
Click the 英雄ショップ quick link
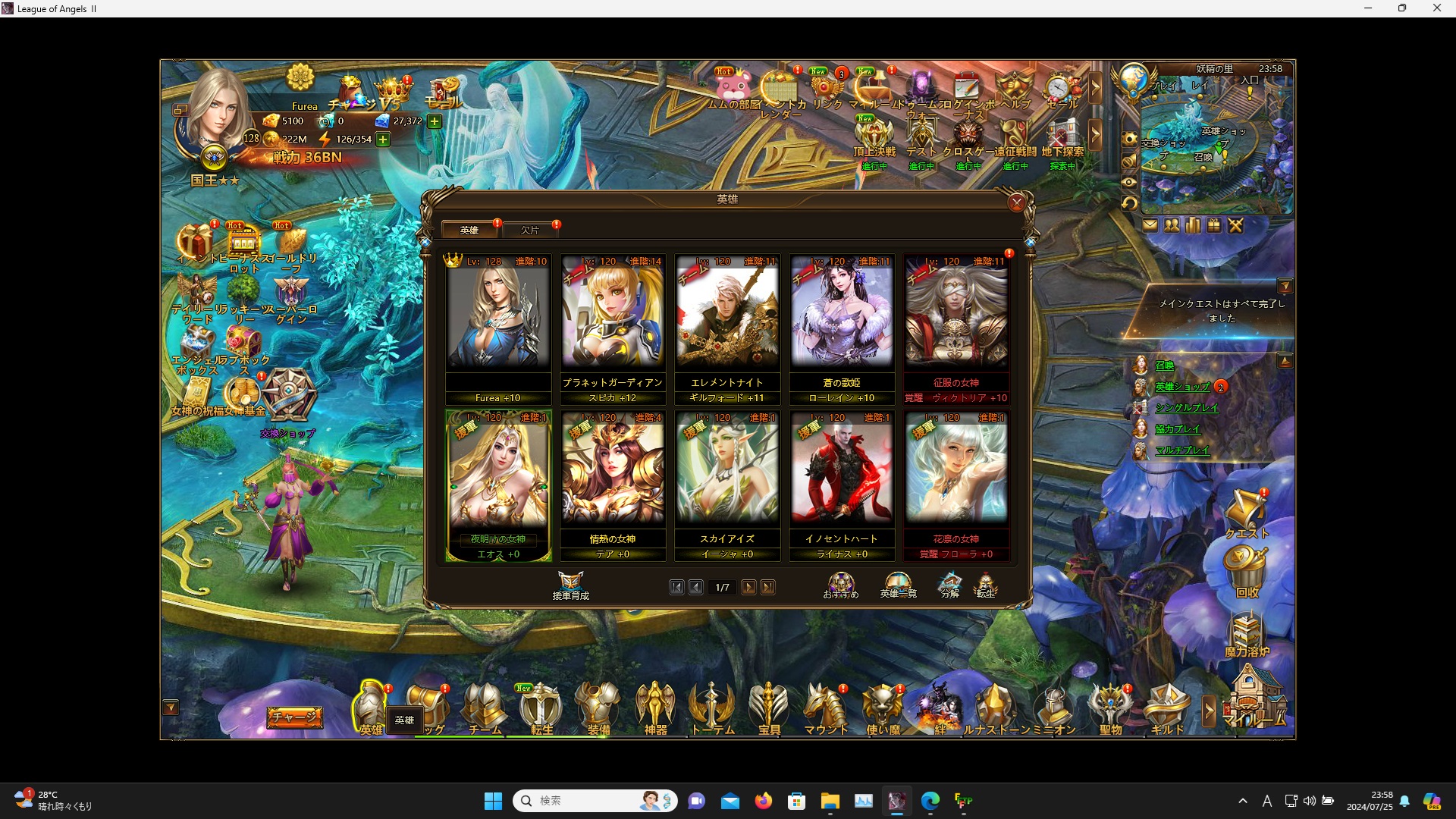coord(1182,387)
